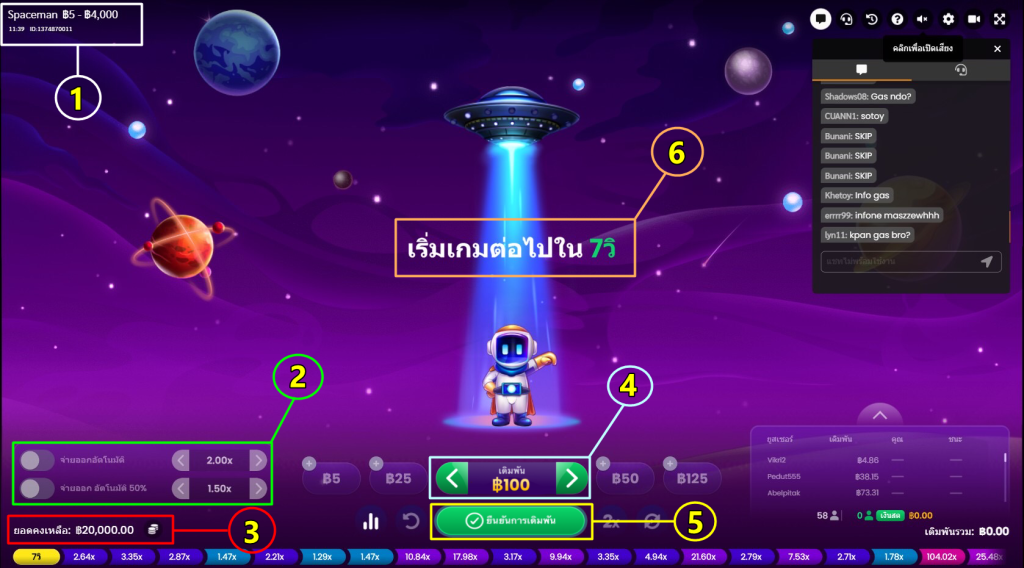Enter fullscreen mode
Image resolution: width=1024 pixels, height=568 pixels.
999,19
